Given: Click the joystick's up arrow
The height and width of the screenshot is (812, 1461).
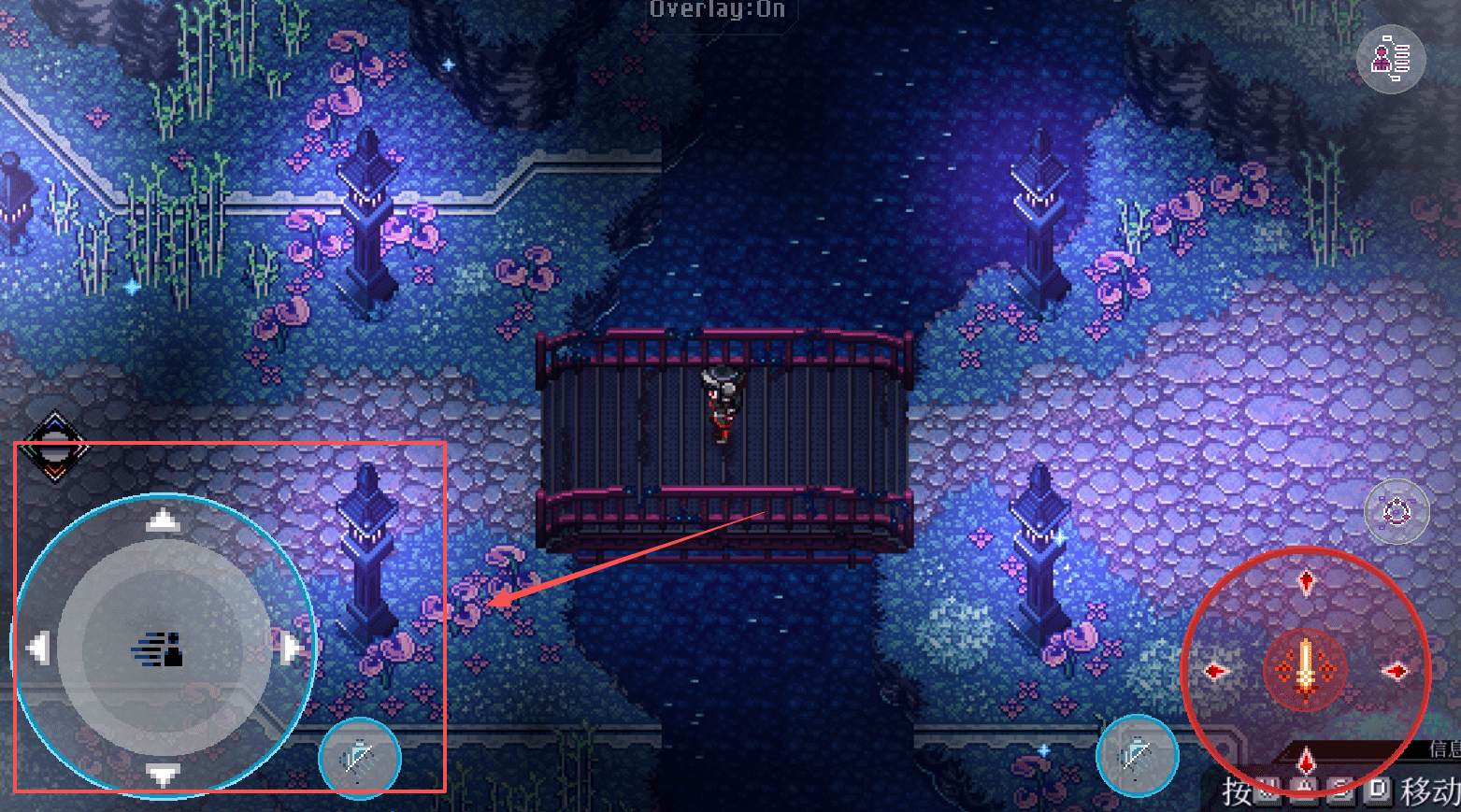Looking at the screenshot, I should click(164, 520).
